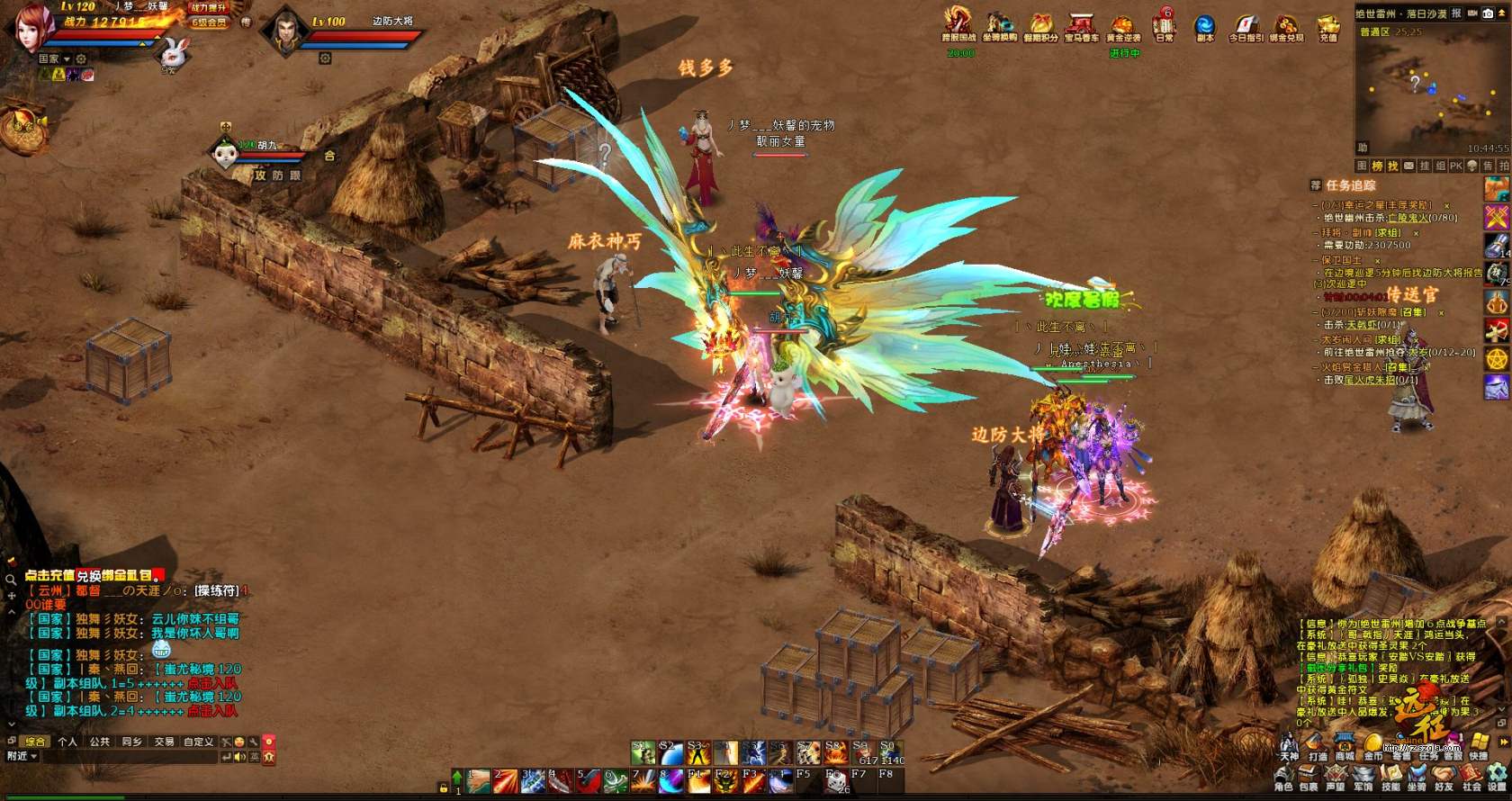The width and height of the screenshot is (1512, 801).
Task: Click the 点击入队 join-team link in chat
Action: pyautogui.click(x=212, y=711)
